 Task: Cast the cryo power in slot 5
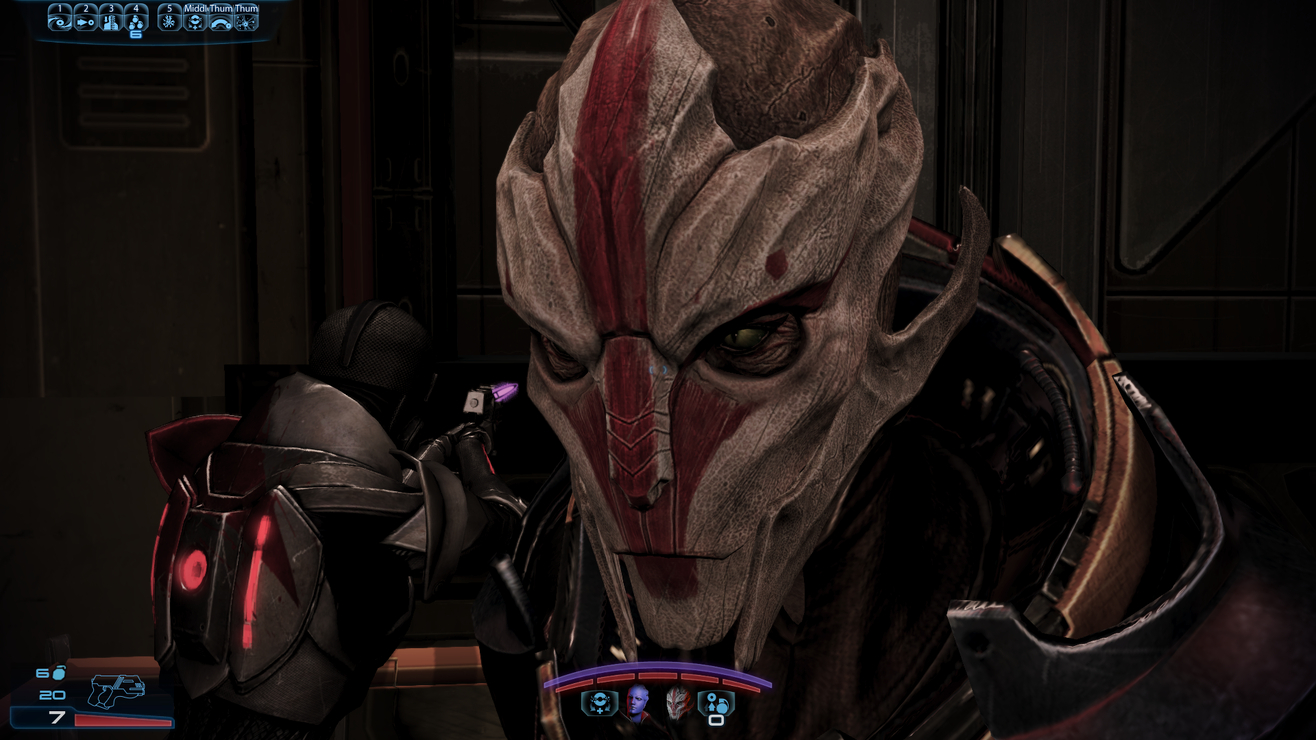169,21
